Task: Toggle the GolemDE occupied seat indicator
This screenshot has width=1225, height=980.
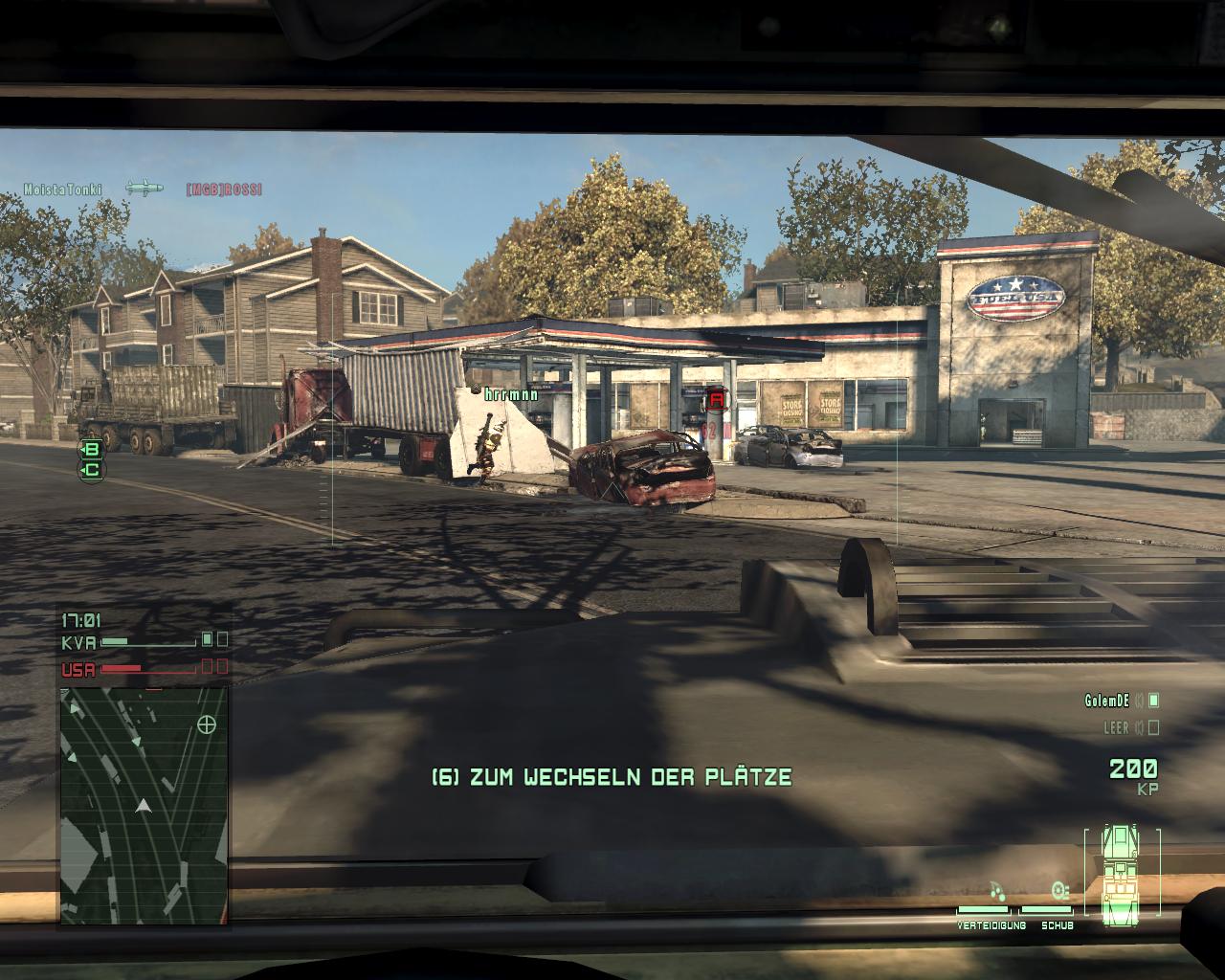Action: click(x=1154, y=702)
